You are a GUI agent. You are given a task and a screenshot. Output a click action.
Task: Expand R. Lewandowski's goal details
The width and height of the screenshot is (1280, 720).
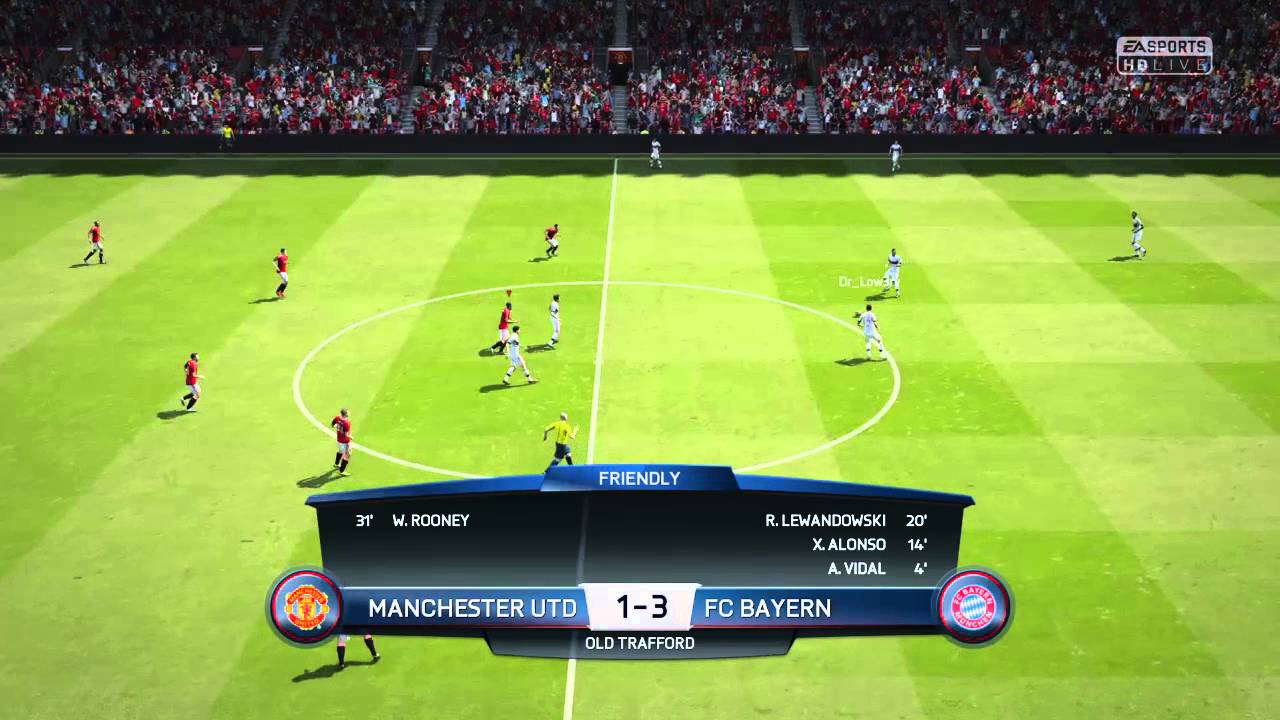pos(824,520)
